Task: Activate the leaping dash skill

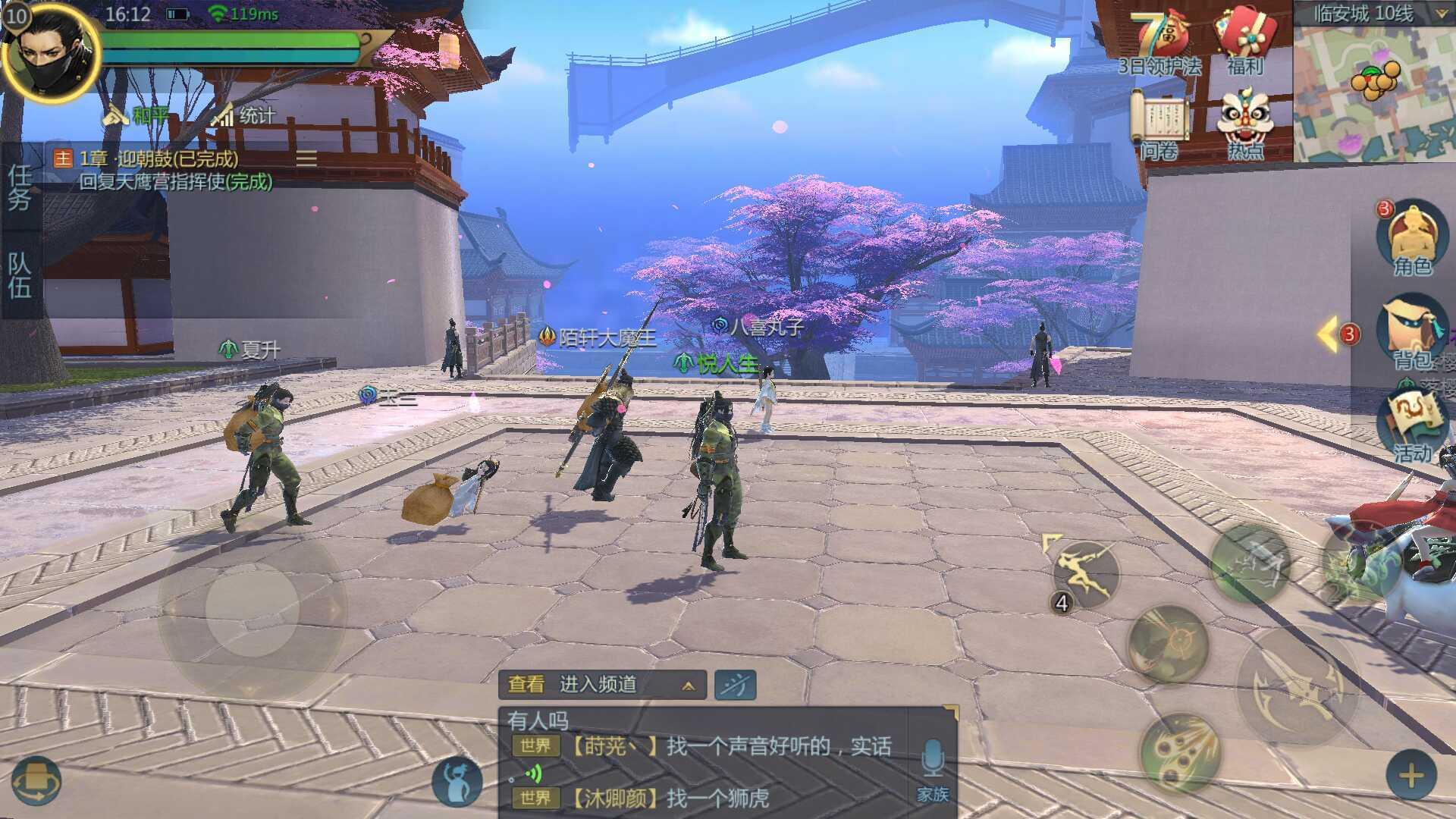Action: (1086, 575)
